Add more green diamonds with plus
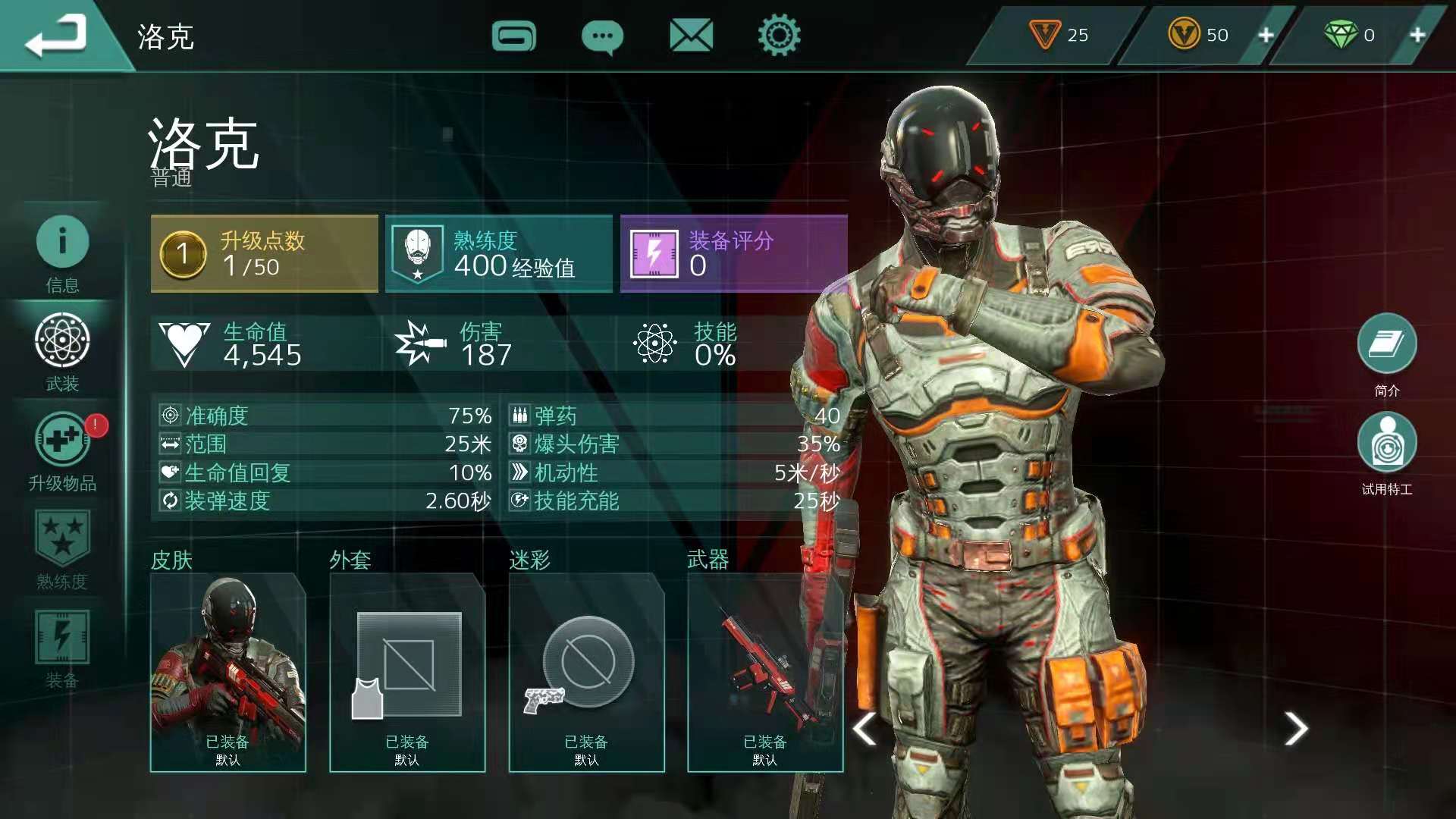The image size is (1456, 819). coord(1417,35)
